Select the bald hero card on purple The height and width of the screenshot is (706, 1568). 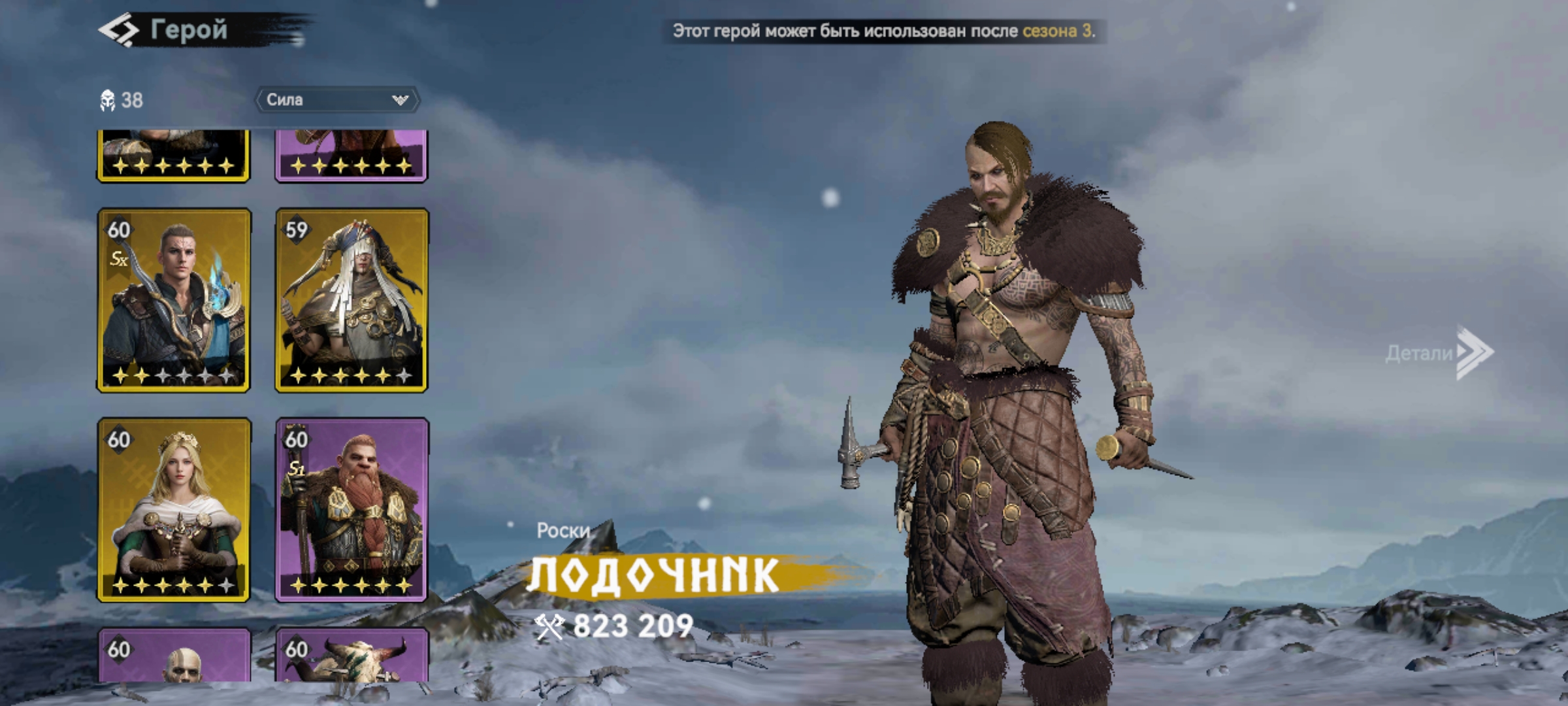(x=174, y=656)
